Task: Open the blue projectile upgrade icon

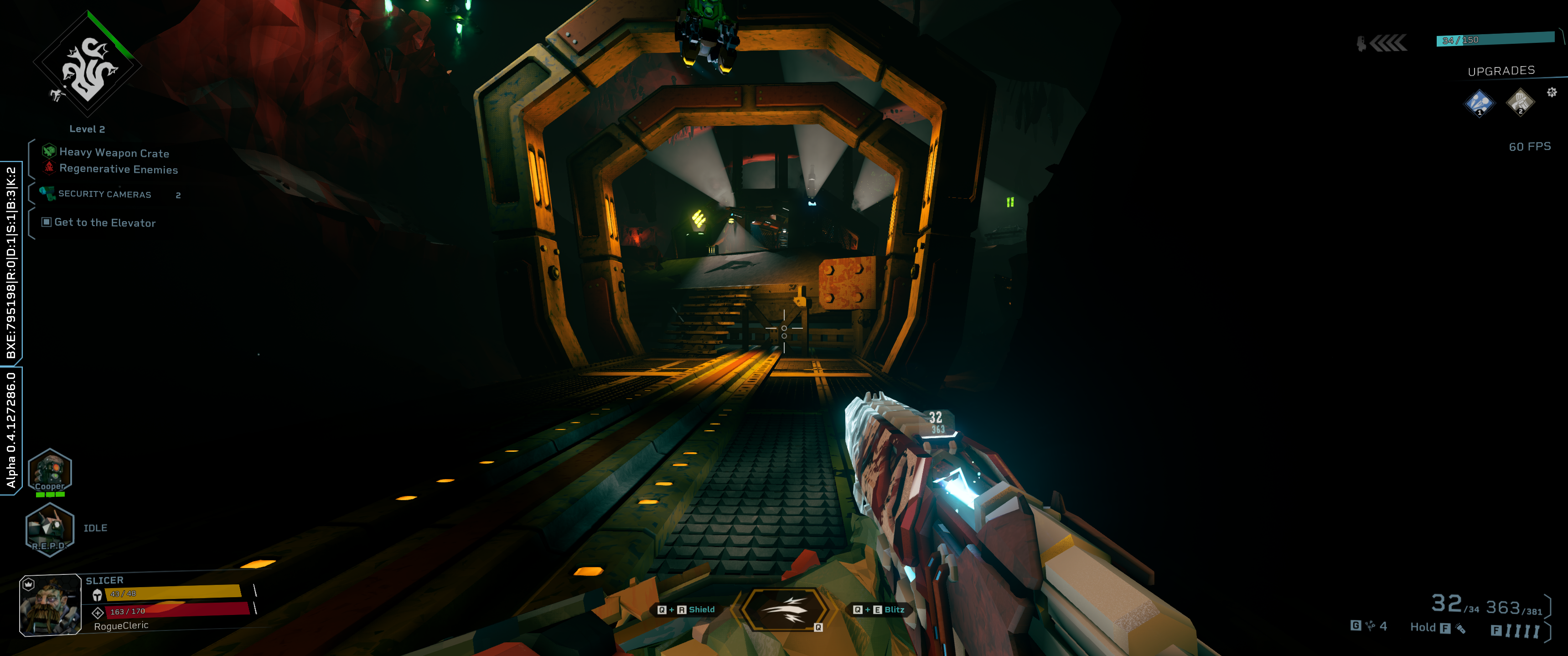Action: point(1479,102)
